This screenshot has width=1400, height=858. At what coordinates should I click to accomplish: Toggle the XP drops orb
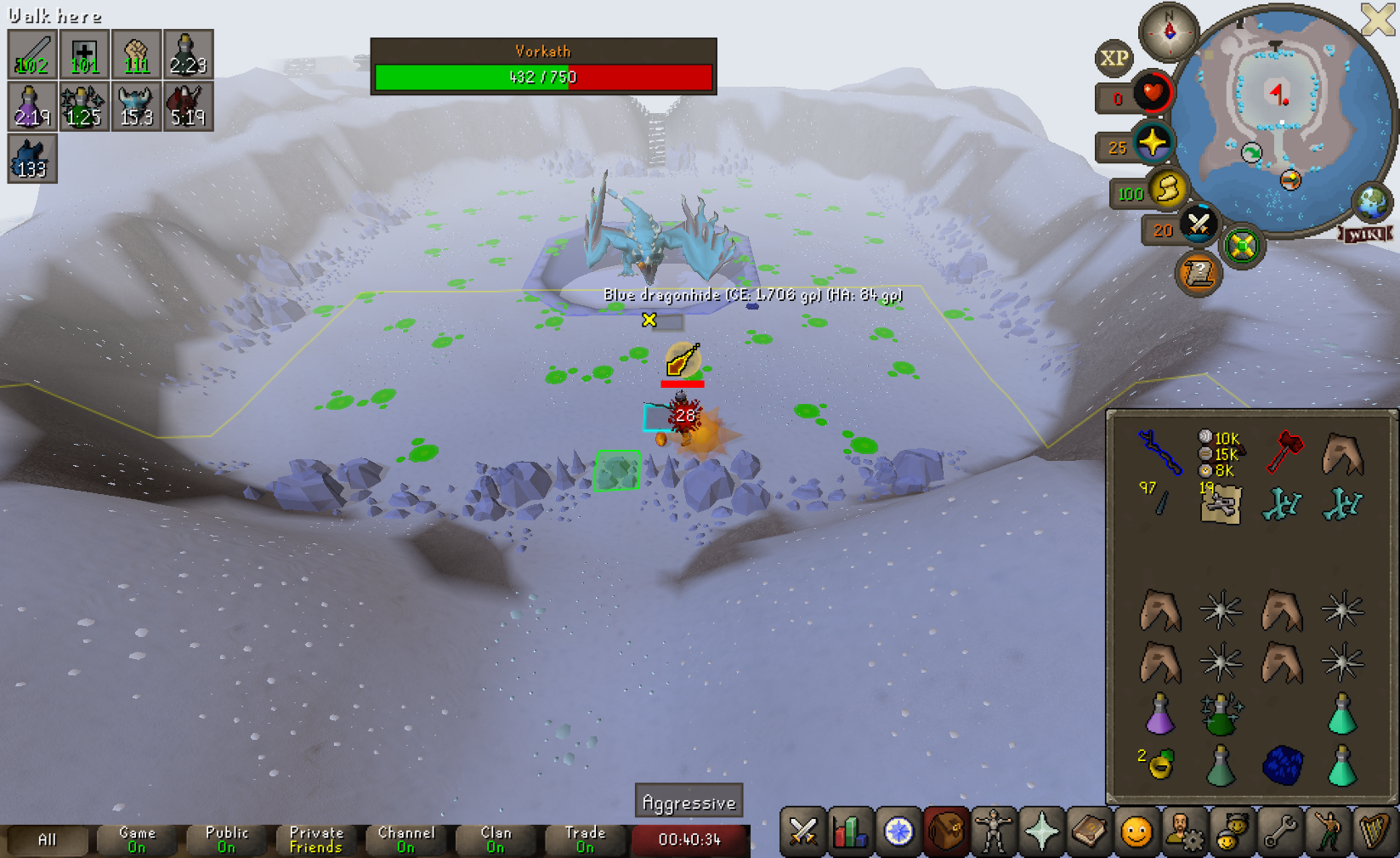click(x=1114, y=58)
